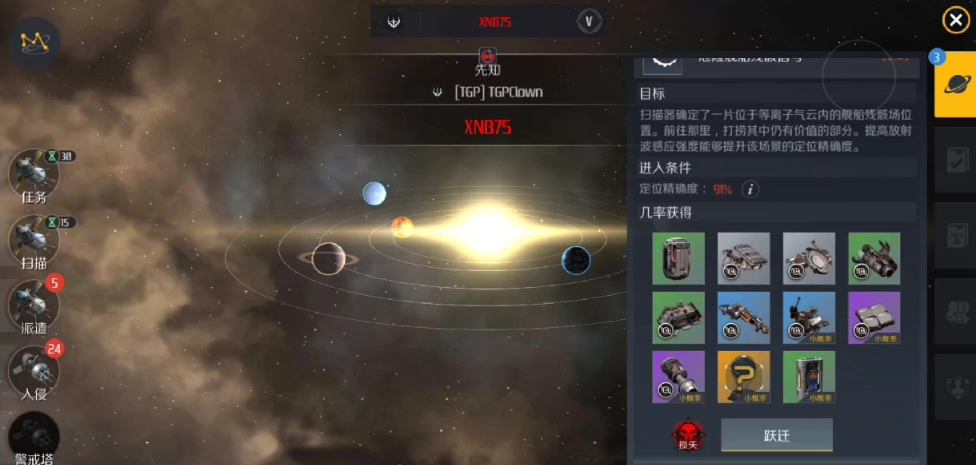Tap the 跃迁 warp button
The image size is (976, 465).
[777, 435]
